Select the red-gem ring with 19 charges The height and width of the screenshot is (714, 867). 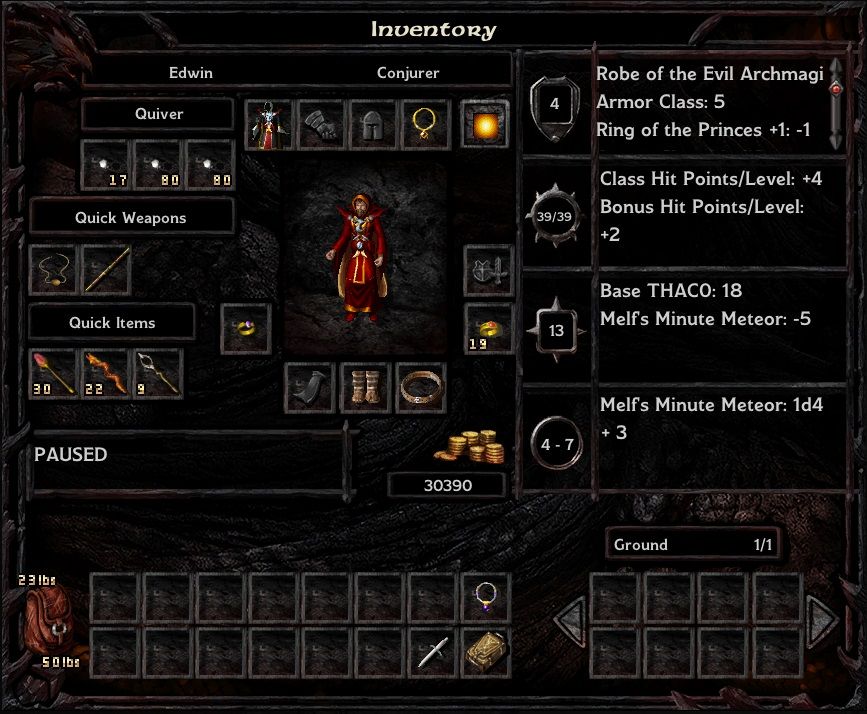click(x=489, y=329)
